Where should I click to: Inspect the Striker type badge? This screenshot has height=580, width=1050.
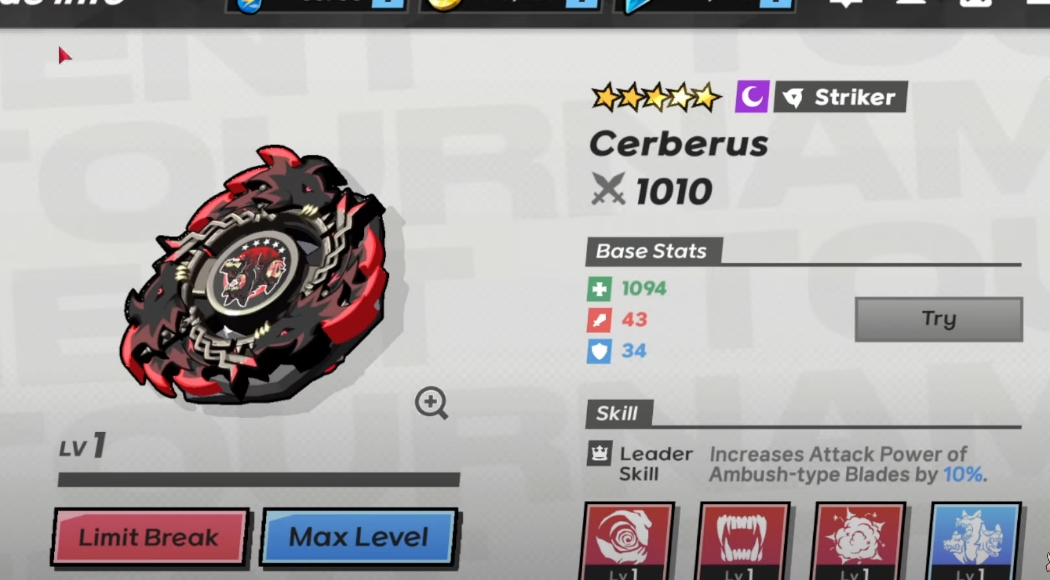pos(840,97)
